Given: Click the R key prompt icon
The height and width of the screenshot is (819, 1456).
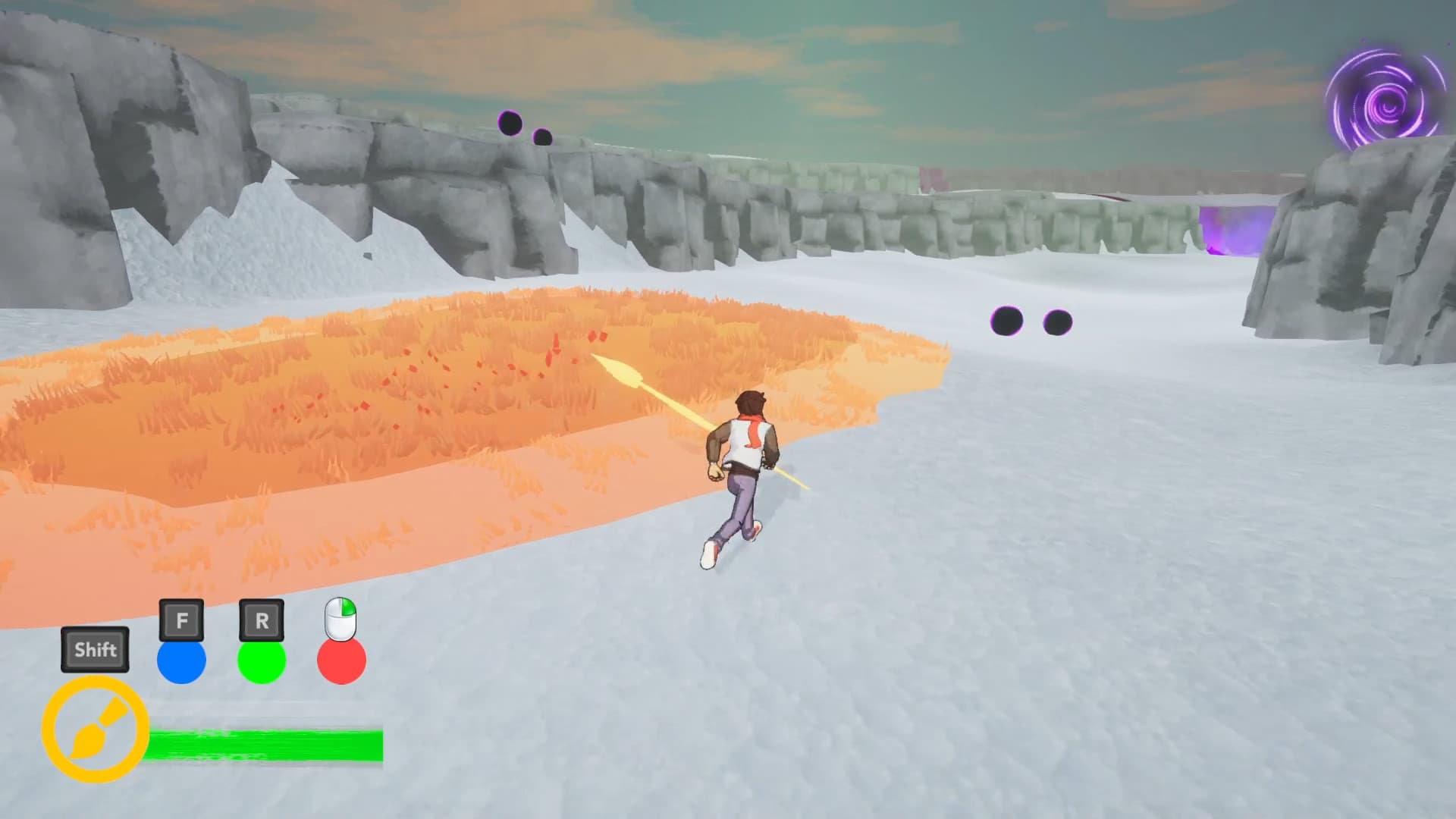Looking at the screenshot, I should (x=261, y=620).
